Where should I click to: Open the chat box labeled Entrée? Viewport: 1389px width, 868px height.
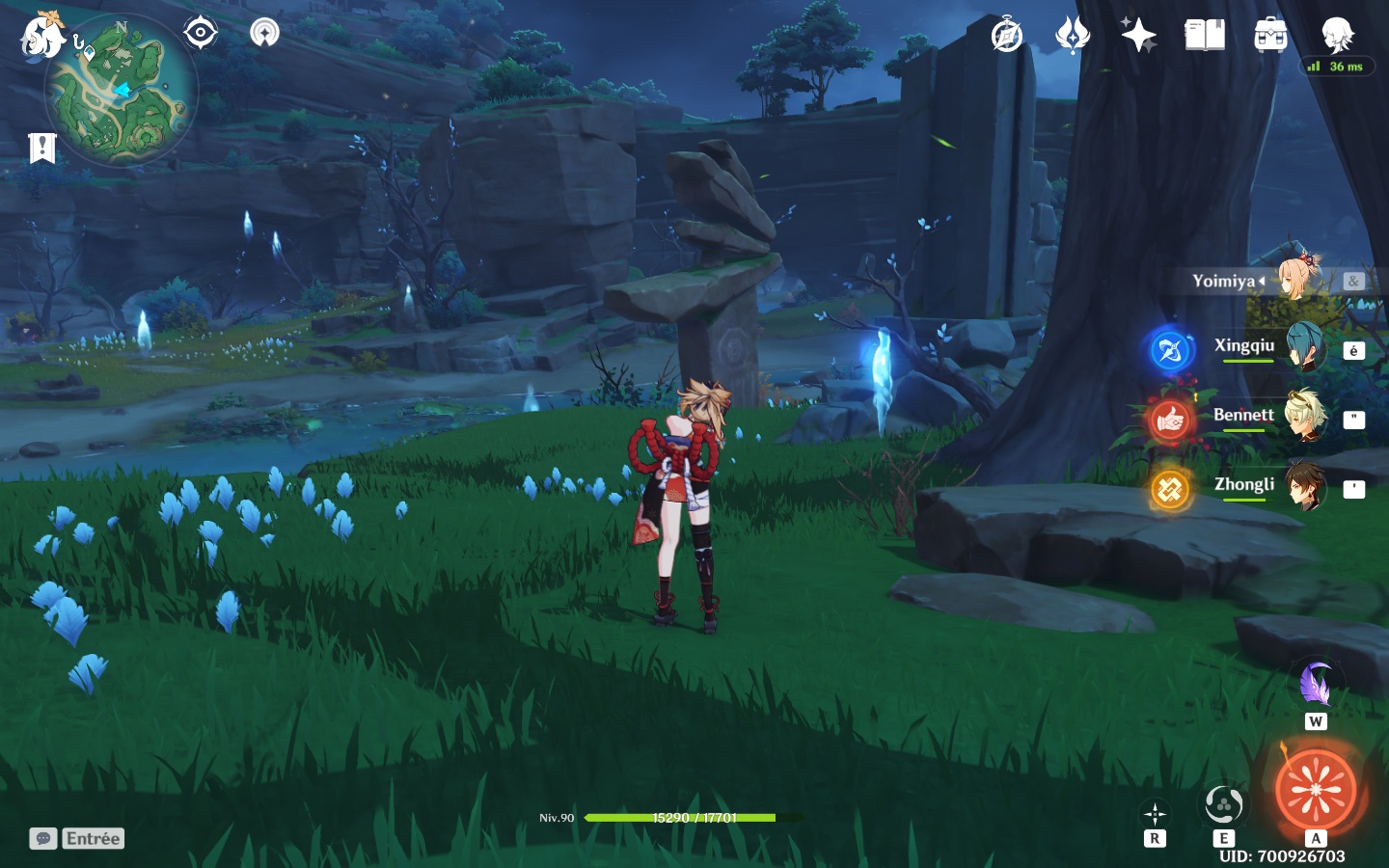coord(77,838)
